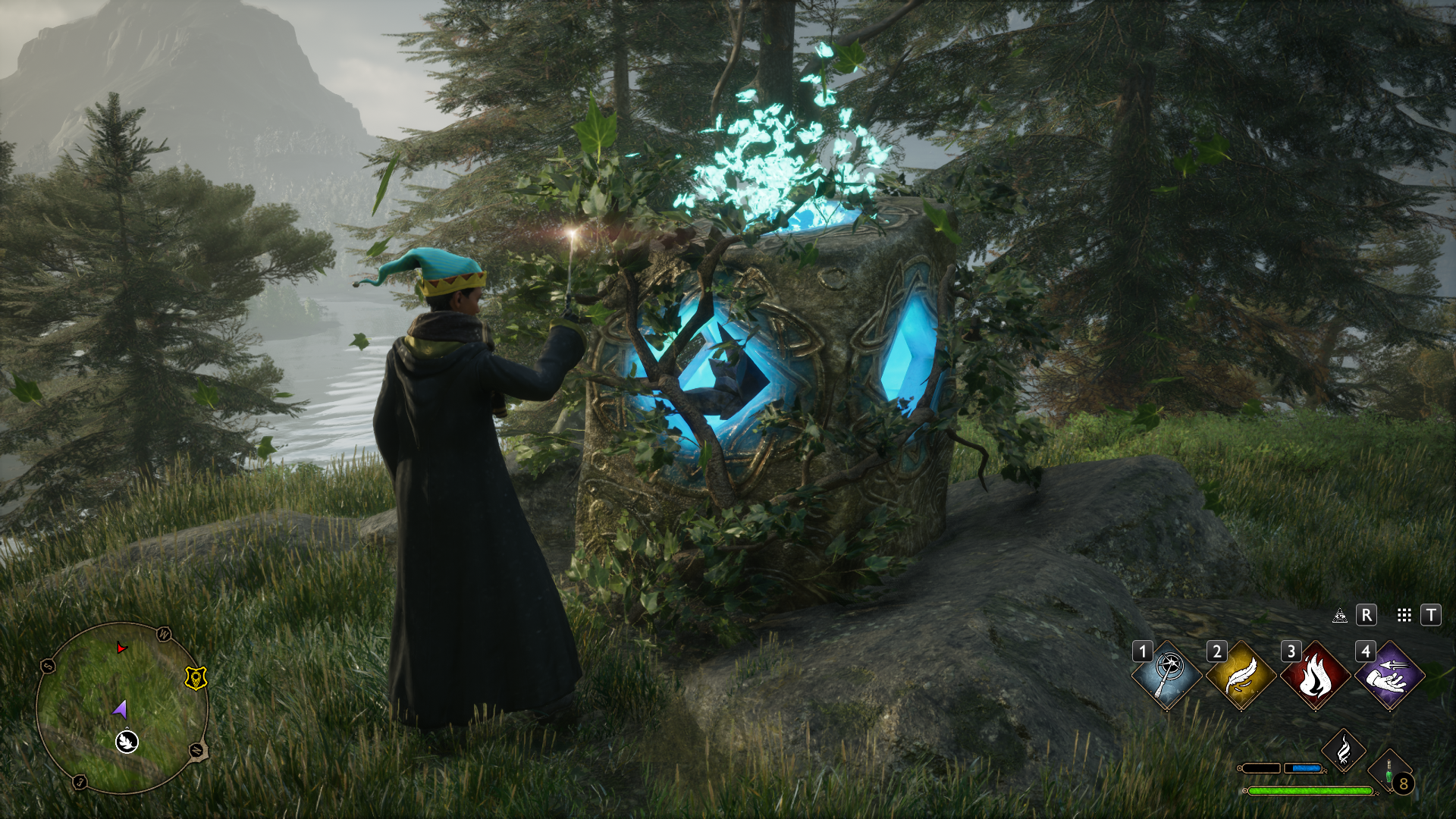Click the triangular ancient magic prompt icon

point(1340,616)
